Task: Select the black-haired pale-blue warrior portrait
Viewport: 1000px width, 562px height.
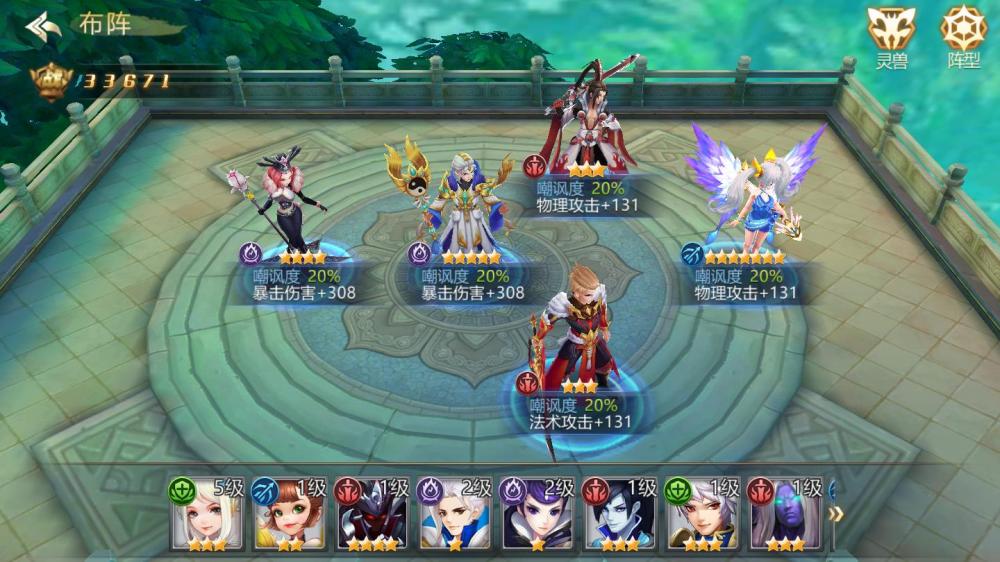Action: pos(619,515)
